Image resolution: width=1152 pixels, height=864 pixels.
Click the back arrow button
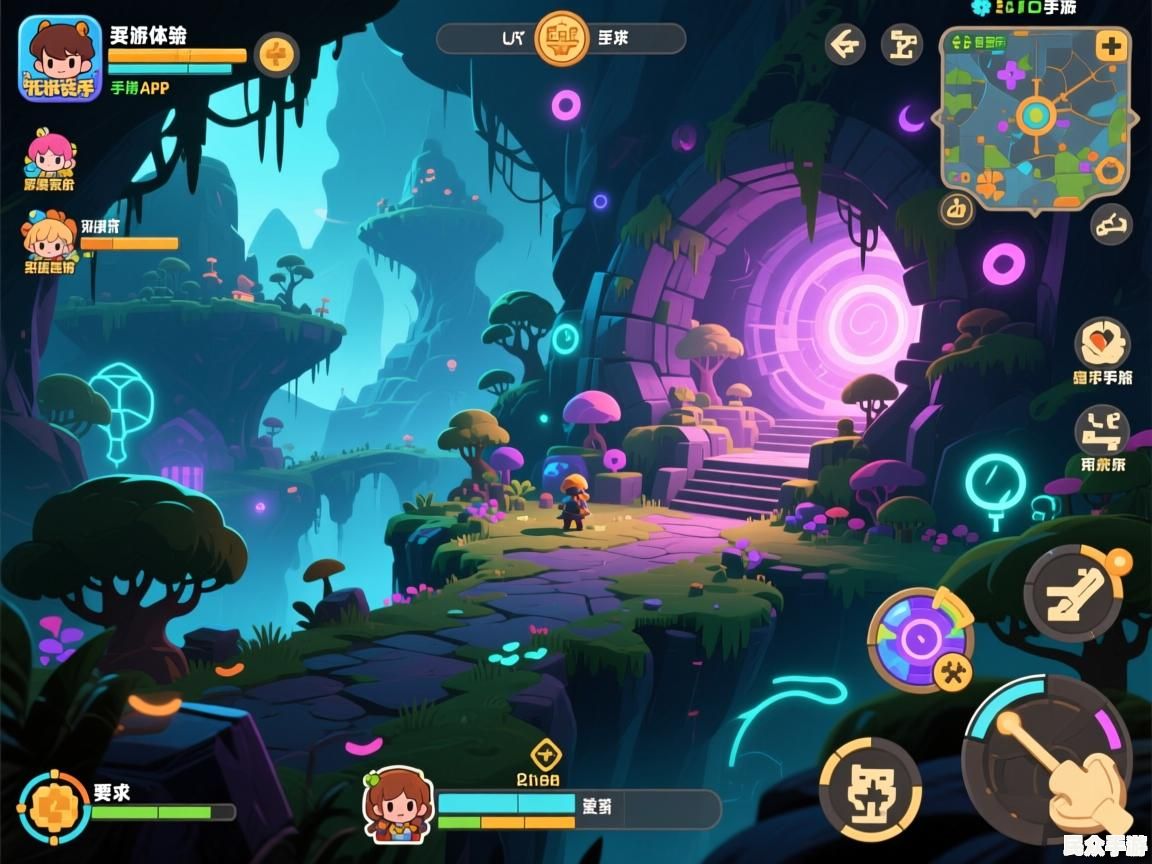click(845, 45)
